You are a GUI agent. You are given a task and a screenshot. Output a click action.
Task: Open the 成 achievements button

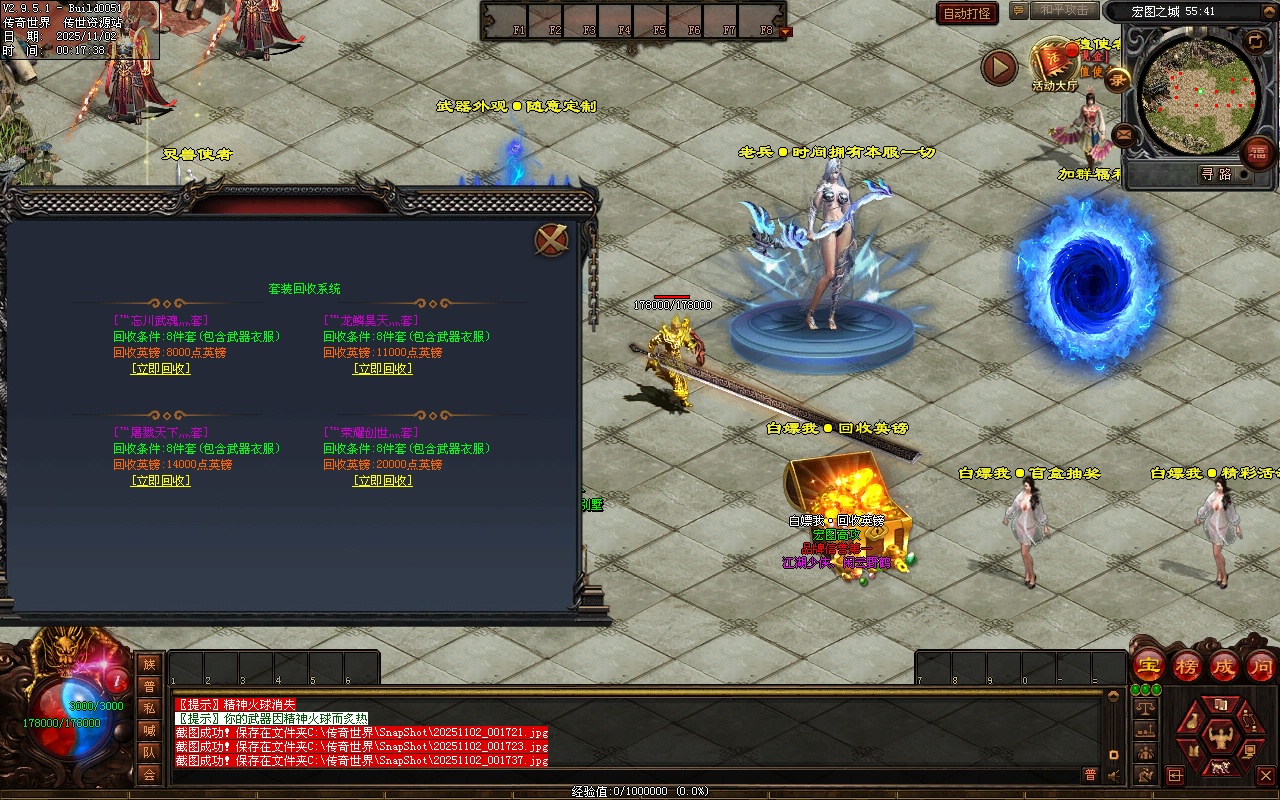[x=1224, y=665]
